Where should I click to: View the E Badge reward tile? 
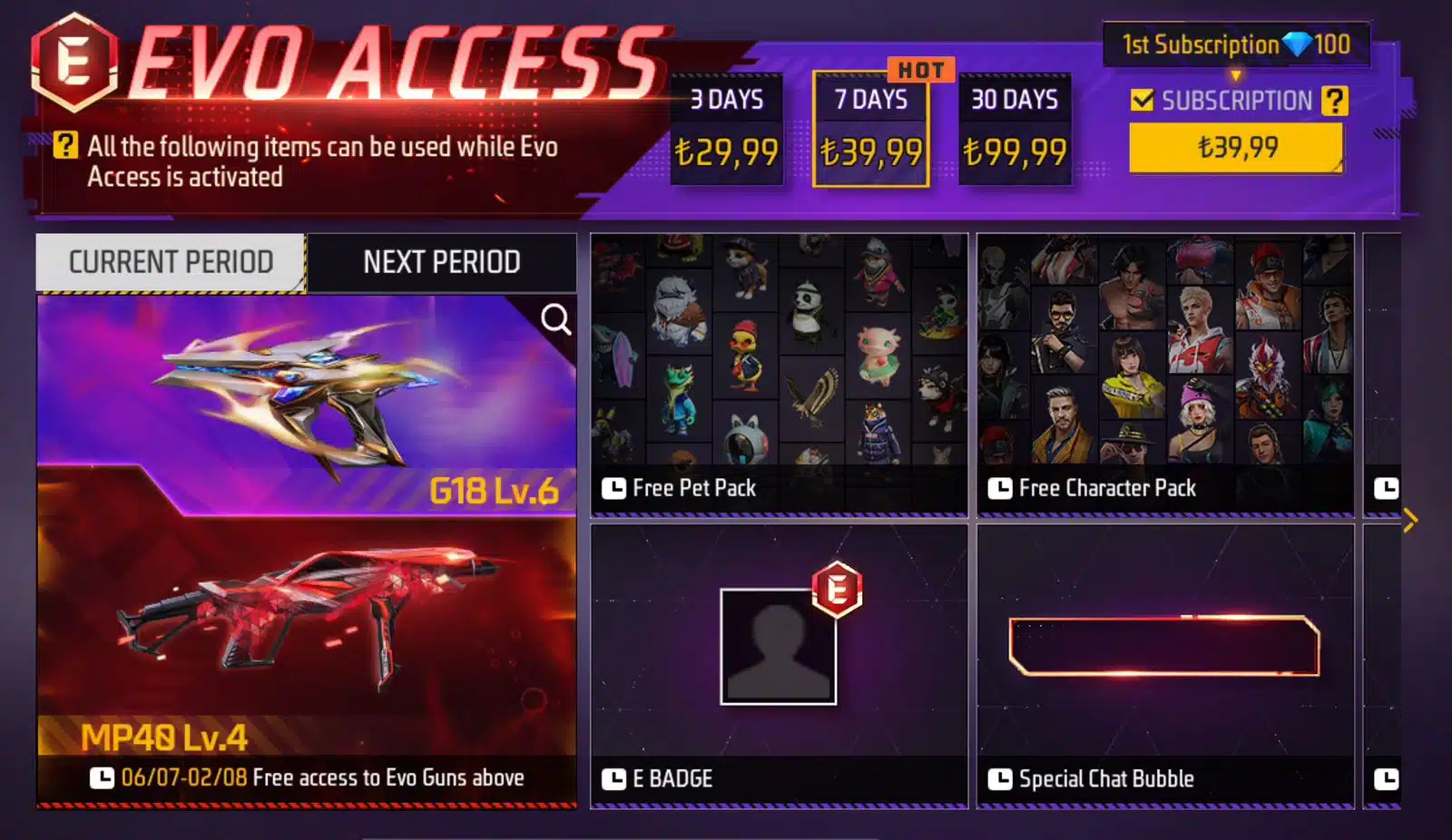779,665
